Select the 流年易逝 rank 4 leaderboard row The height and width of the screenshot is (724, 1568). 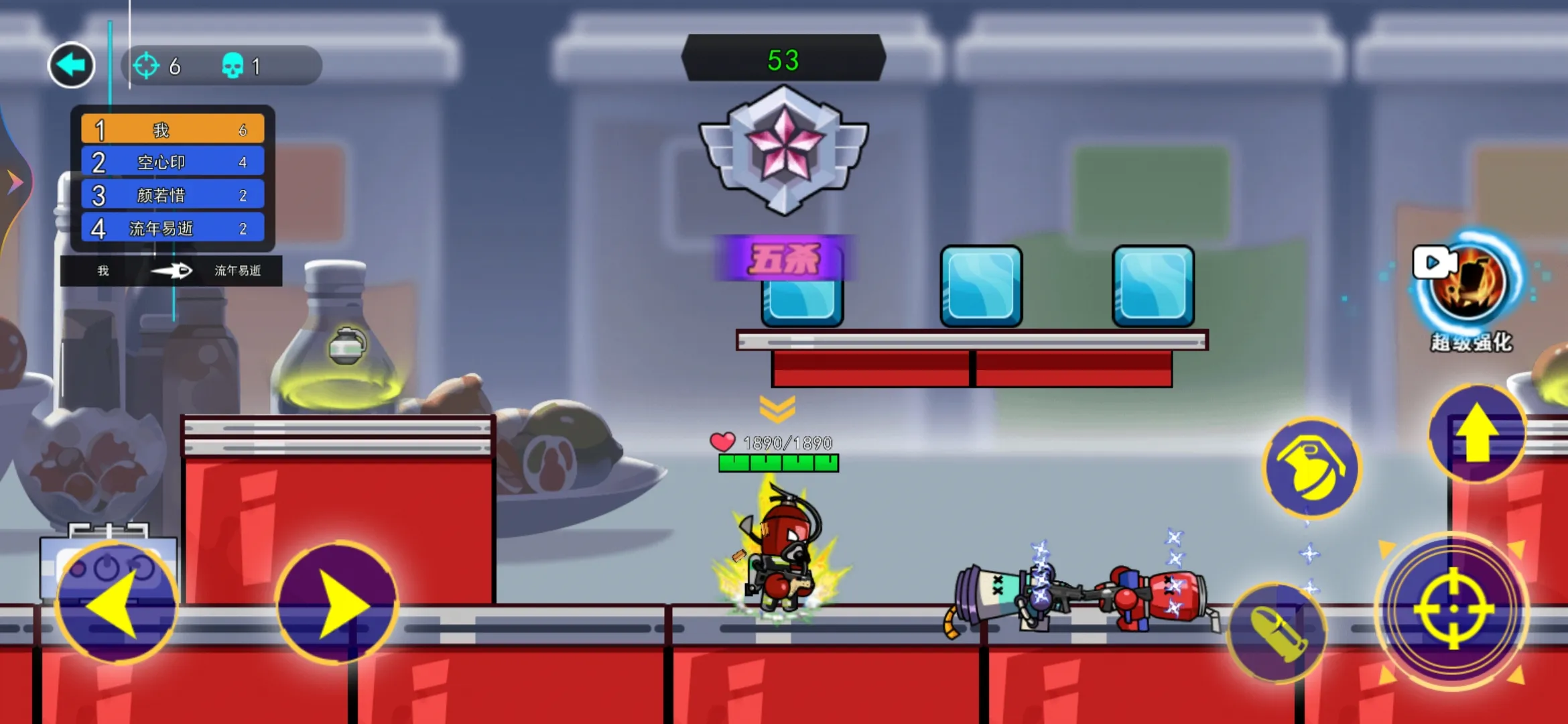coord(173,229)
